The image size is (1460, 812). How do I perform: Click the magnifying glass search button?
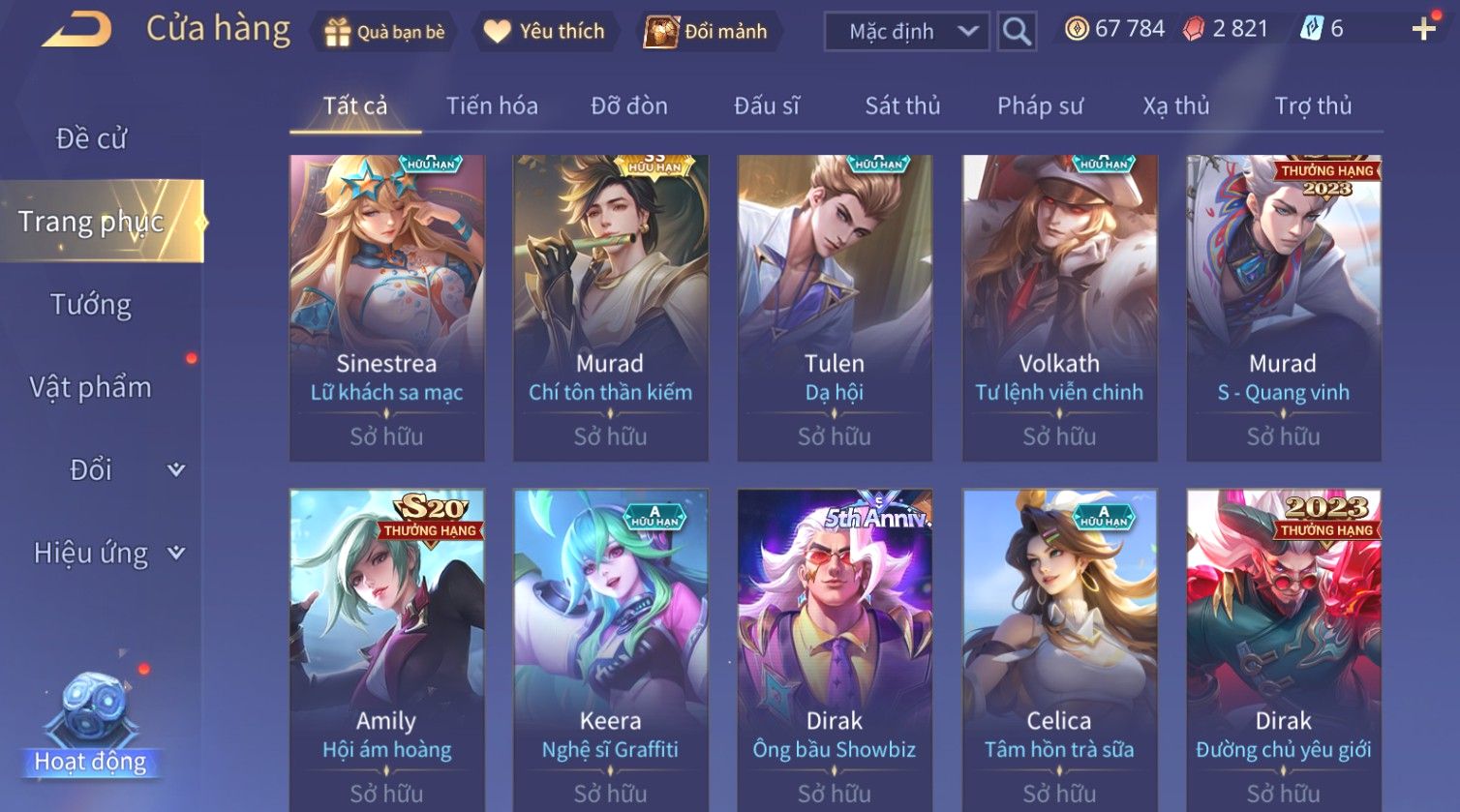[1017, 32]
